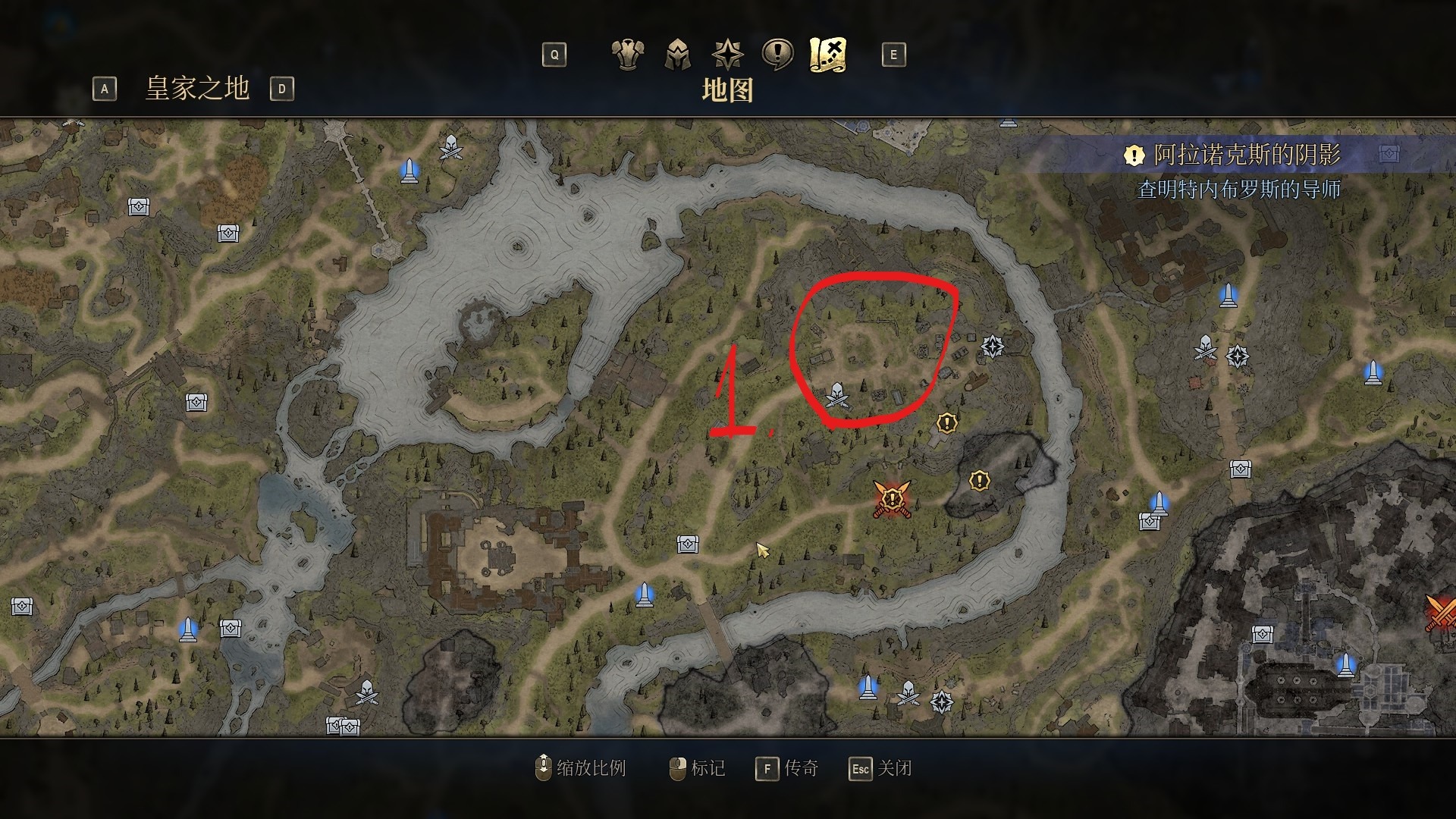Image resolution: width=1456 pixels, height=819 pixels.
Task: Select the tracked quest 阿拉诺克斯的阴影
Action: pos(1246,155)
